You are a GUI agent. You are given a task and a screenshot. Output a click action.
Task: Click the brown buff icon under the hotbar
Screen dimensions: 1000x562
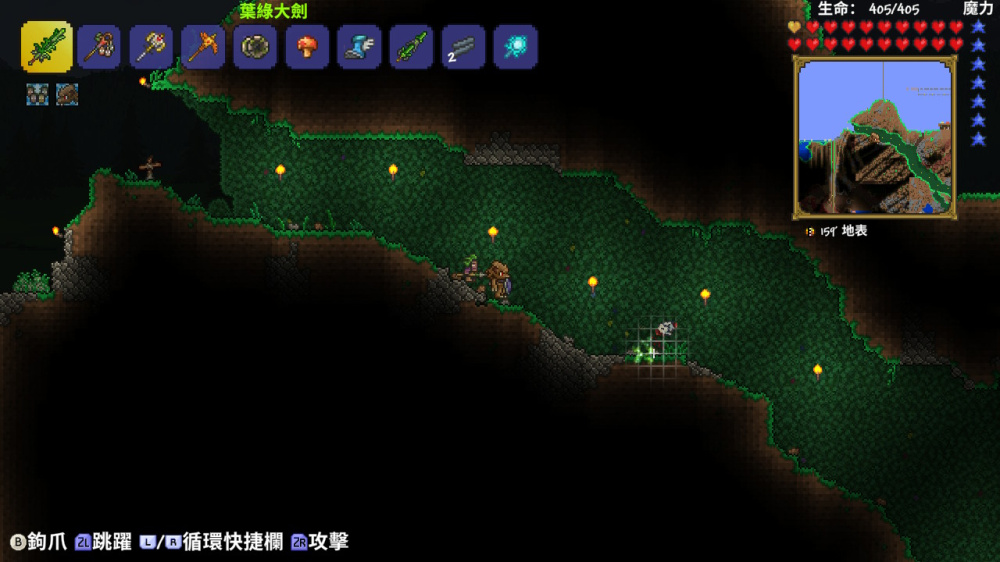[x=67, y=95]
